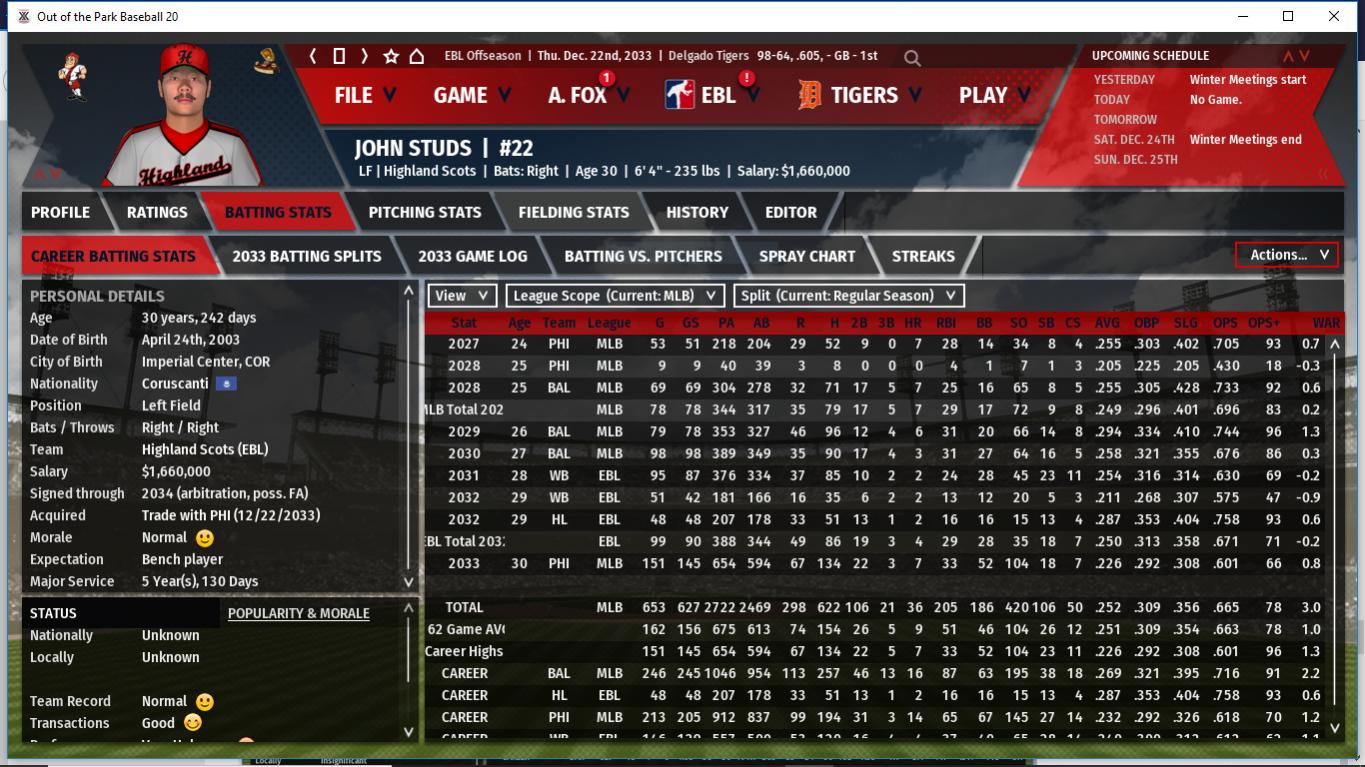Switch to the RATINGS tab
This screenshot has width=1365, height=767.
pyautogui.click(x=157, y=212)
